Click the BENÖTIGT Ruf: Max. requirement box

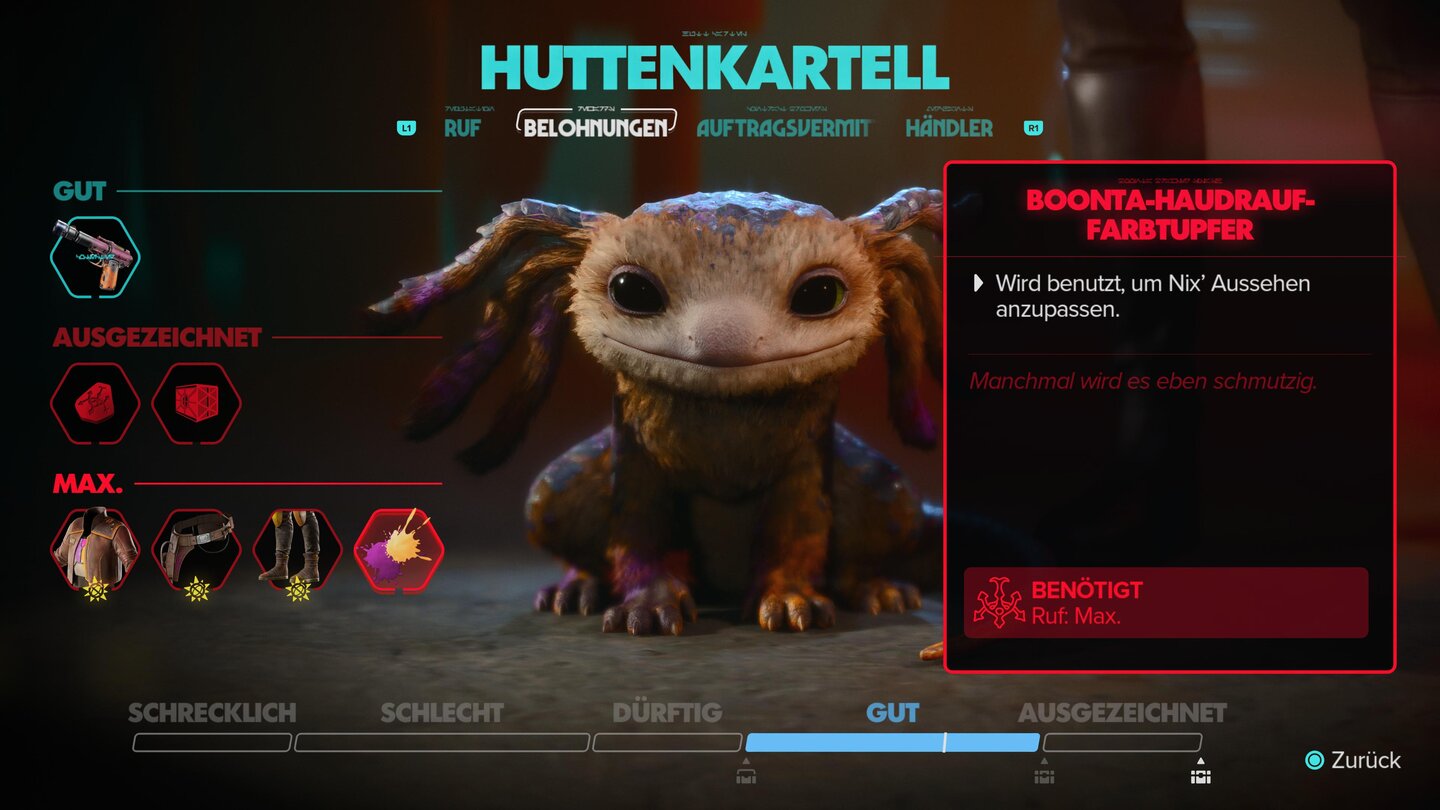click(1166, 601)
